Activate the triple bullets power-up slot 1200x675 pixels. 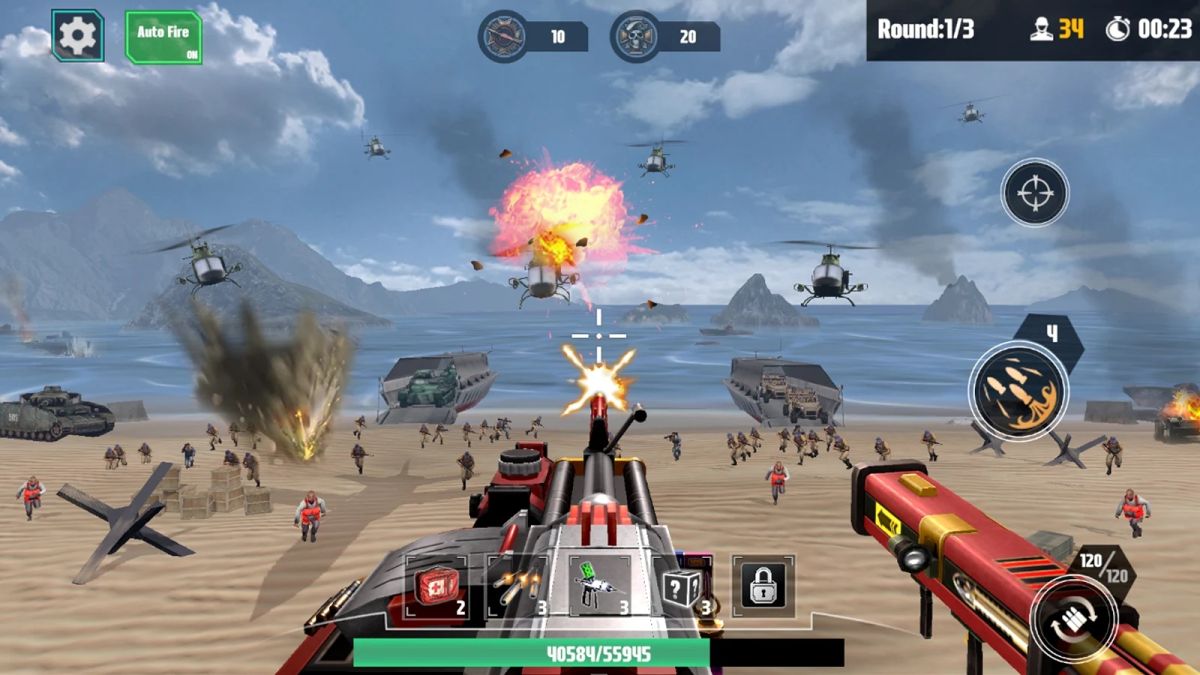click(x=517, y=587)
